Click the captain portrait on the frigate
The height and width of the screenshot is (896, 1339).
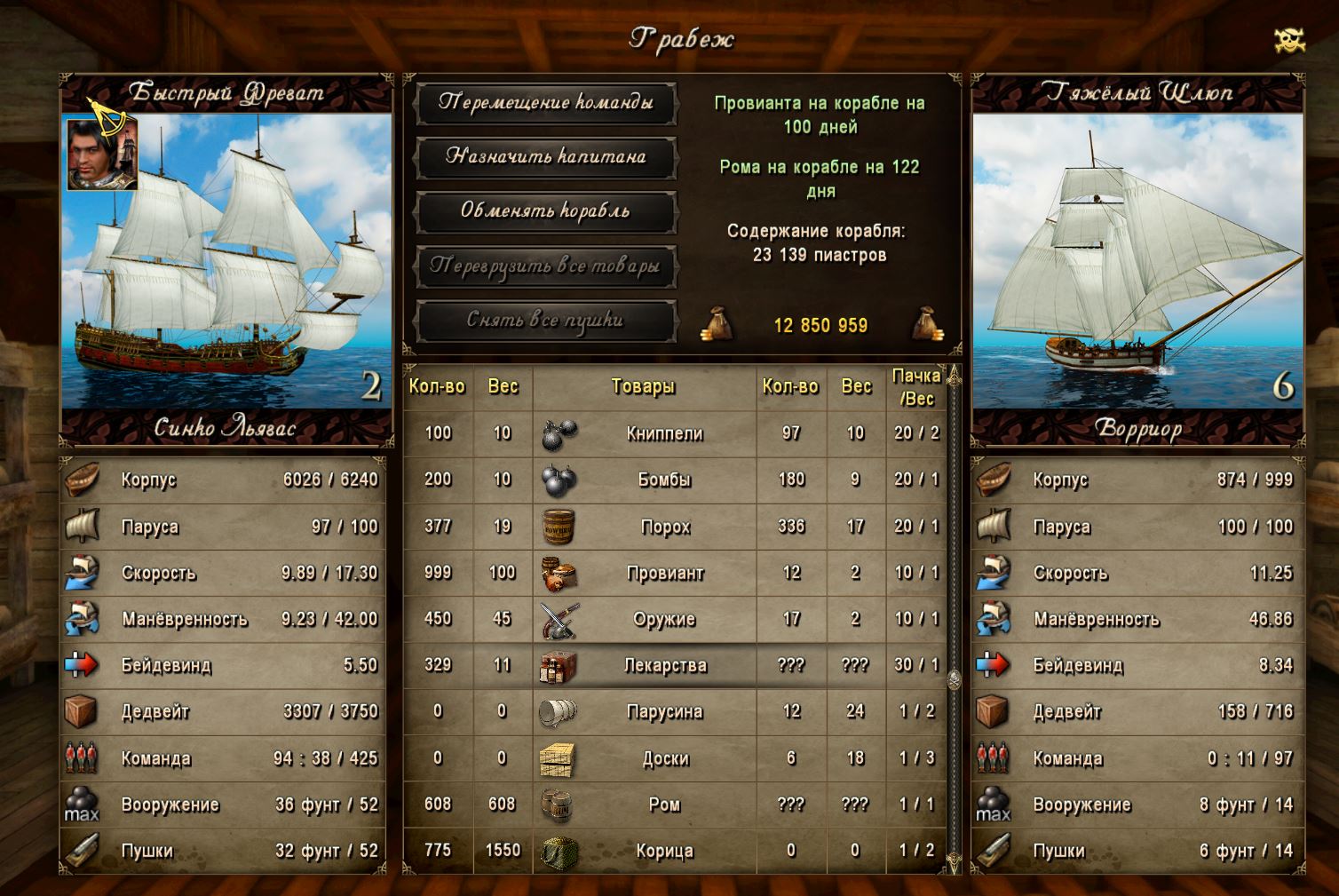(x=102, y=154)
